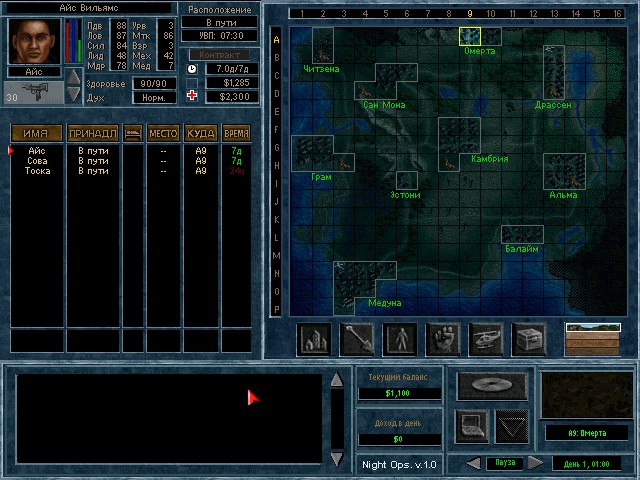Sort the roster by МЕСТО column
The image size is (640, 480).
(x=163, y=133)
